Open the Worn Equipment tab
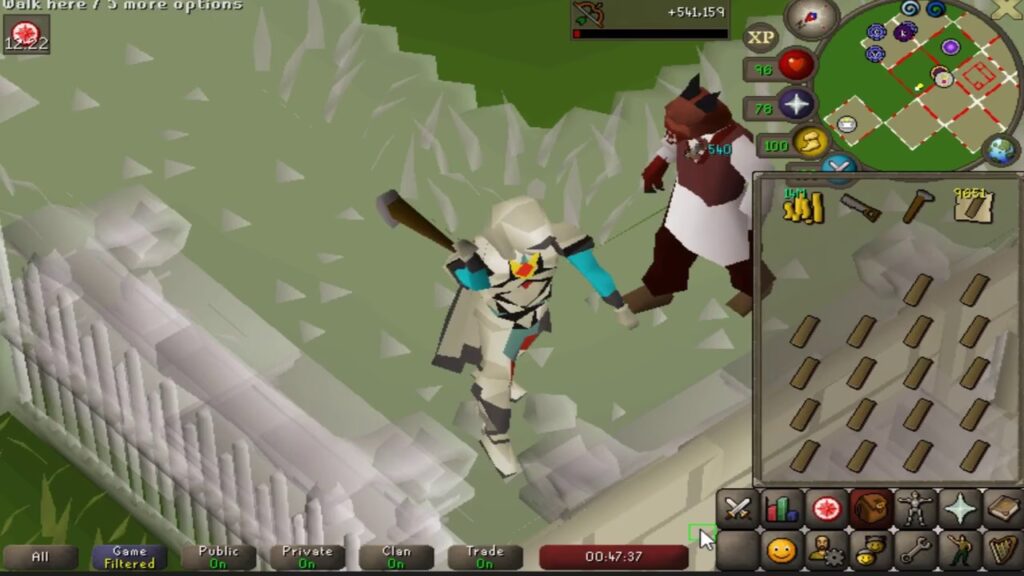Screen dimensions: 1024x576 pos(915,510)
